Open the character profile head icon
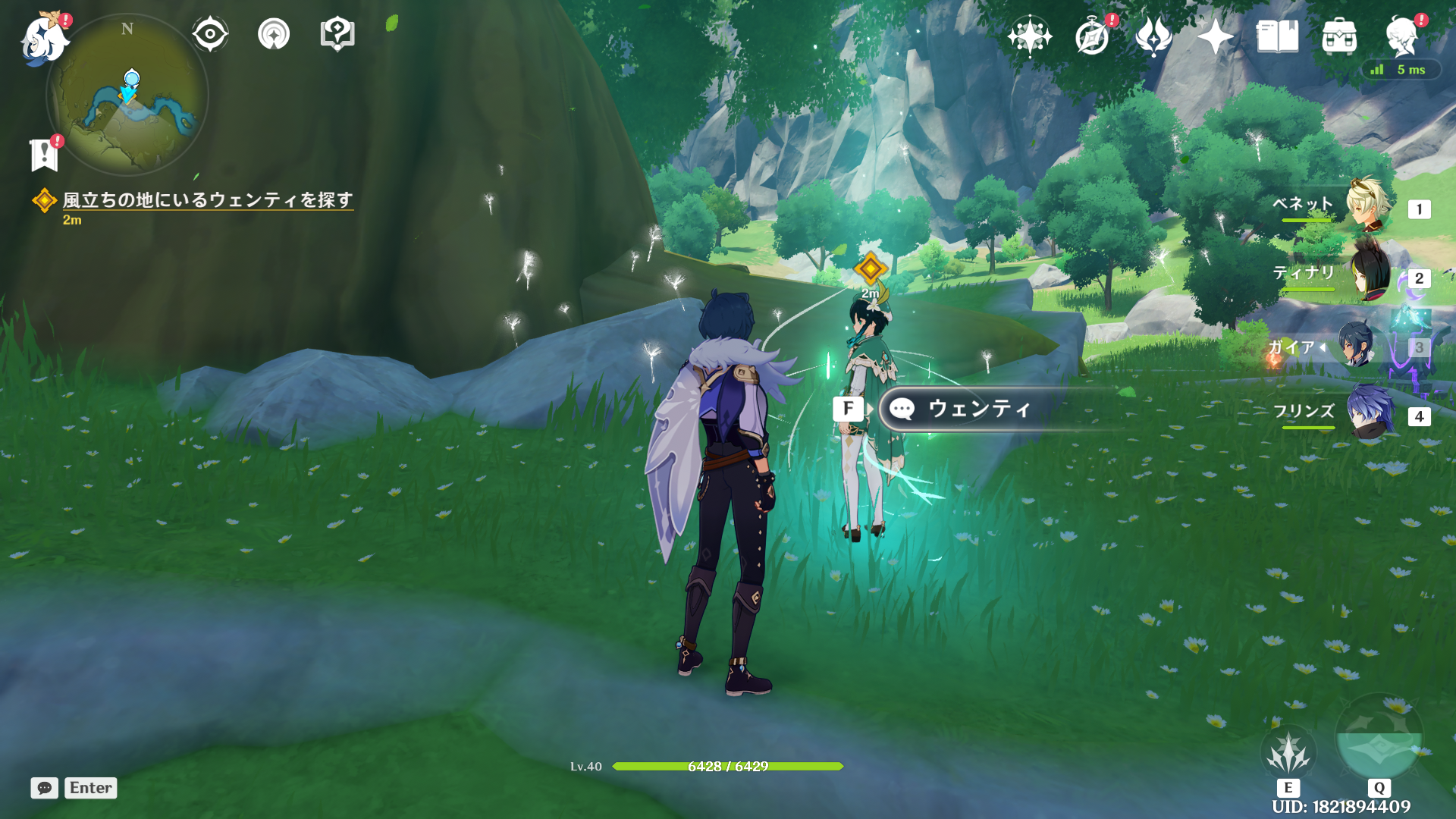 1401,36
